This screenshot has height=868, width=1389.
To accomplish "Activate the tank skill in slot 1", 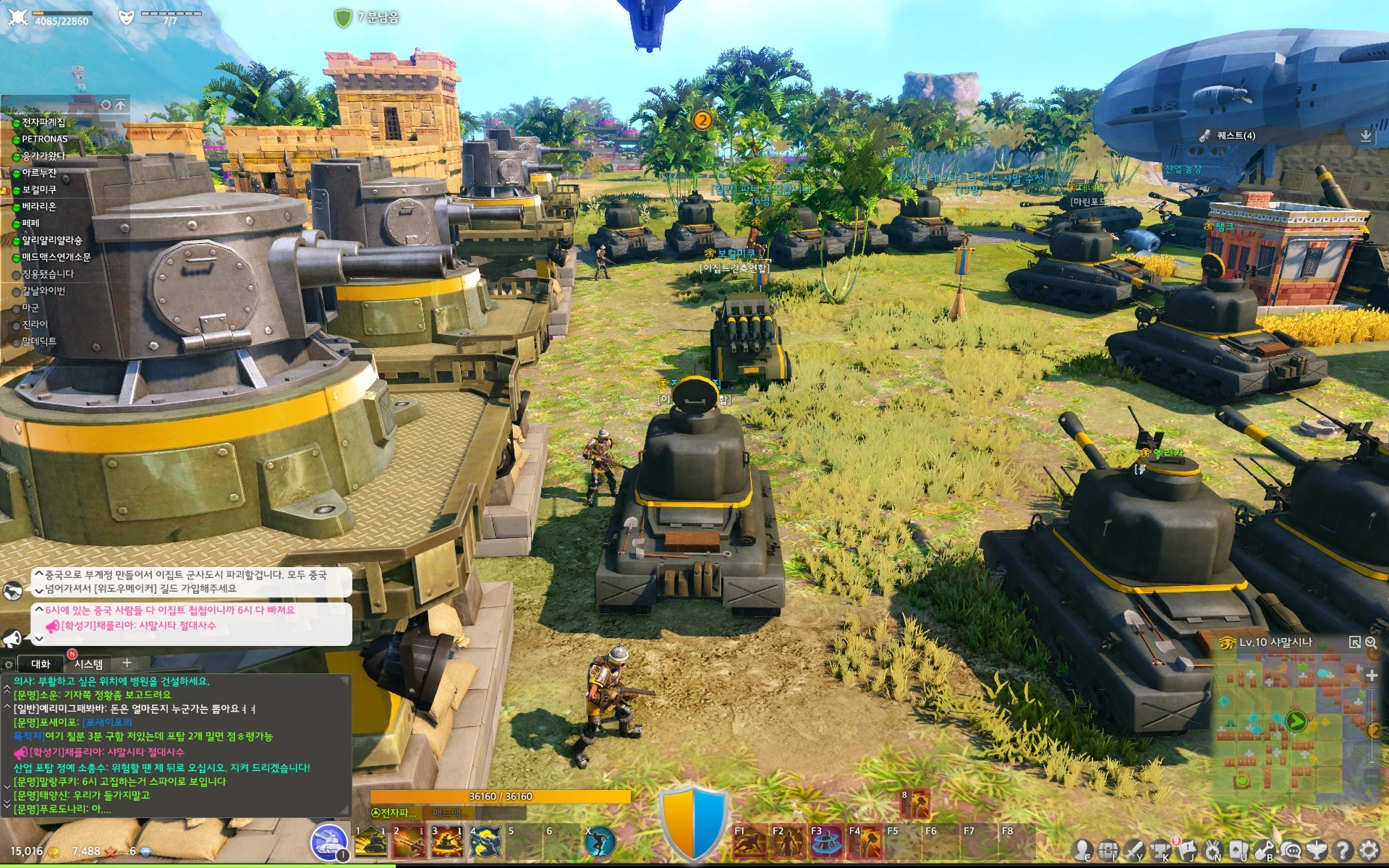I will coord(371,843).
